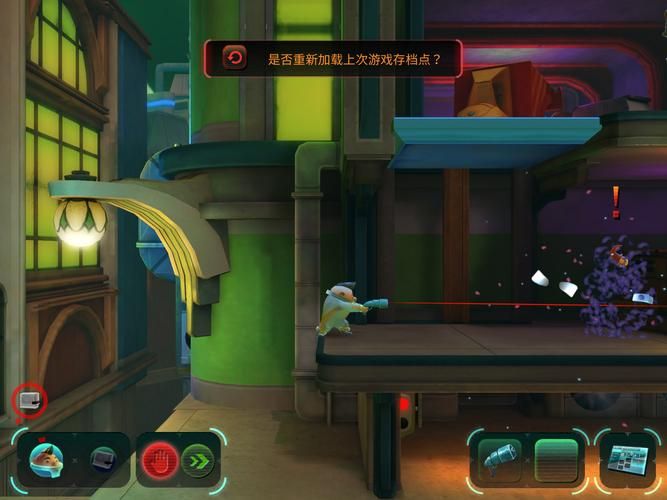
Task: Click the red-circled monitor indicator
Action: (x=29, y=402)
